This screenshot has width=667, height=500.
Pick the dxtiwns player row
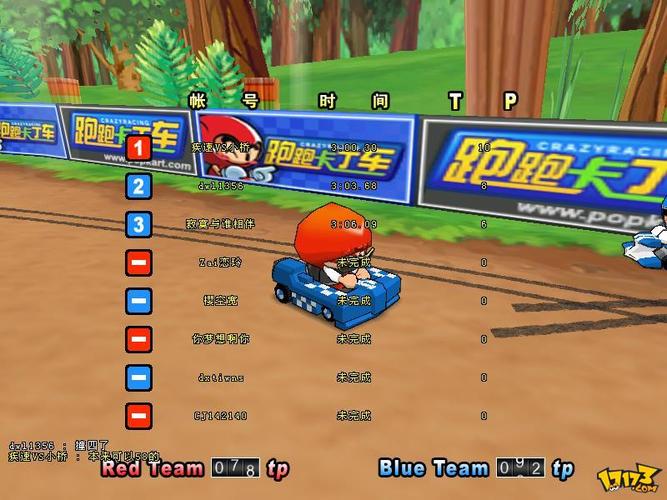tap(220, 377)
